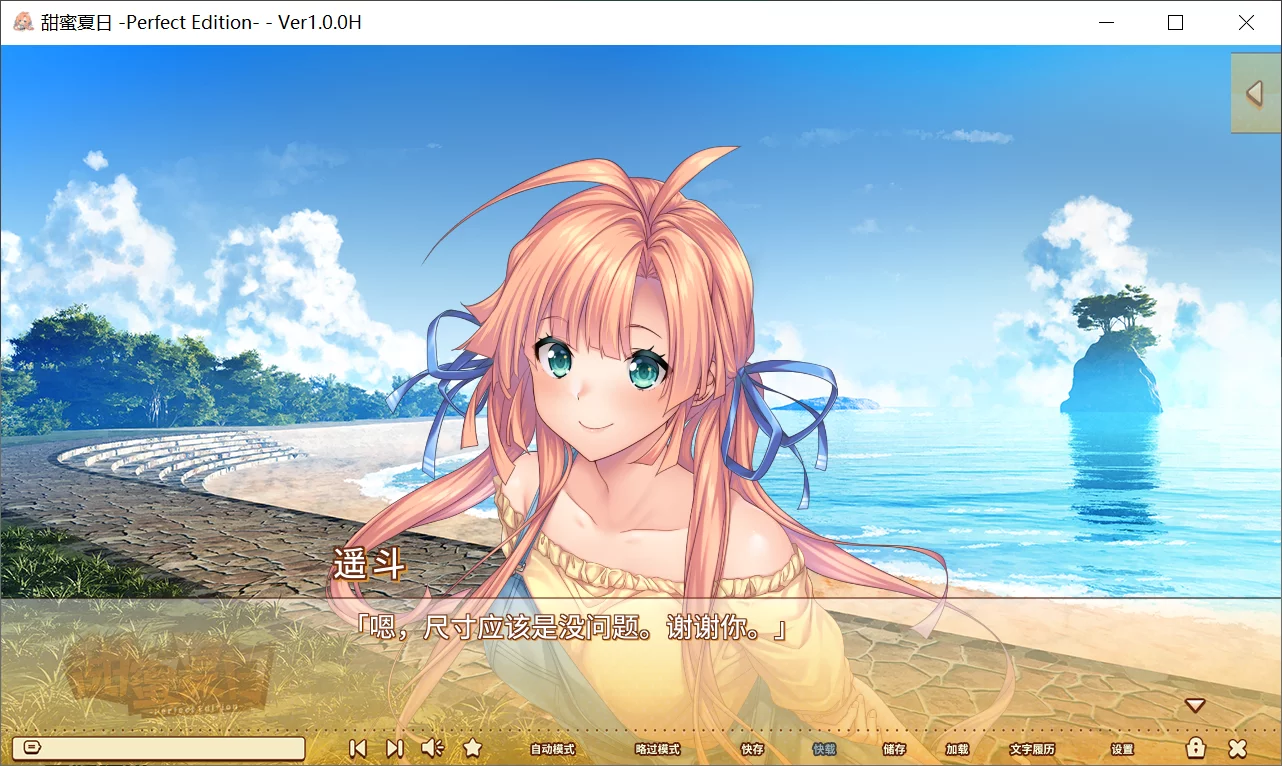Image resolution: width=1282 pixels, height=766 pixels.
Task: Hide the message window with the X icon
Action: [1238, 747]
